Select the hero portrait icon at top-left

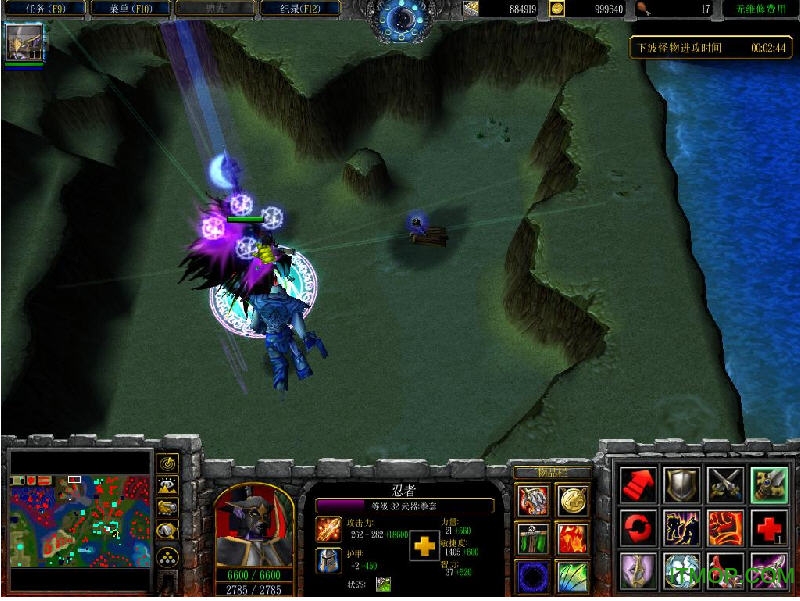point(21,42)
